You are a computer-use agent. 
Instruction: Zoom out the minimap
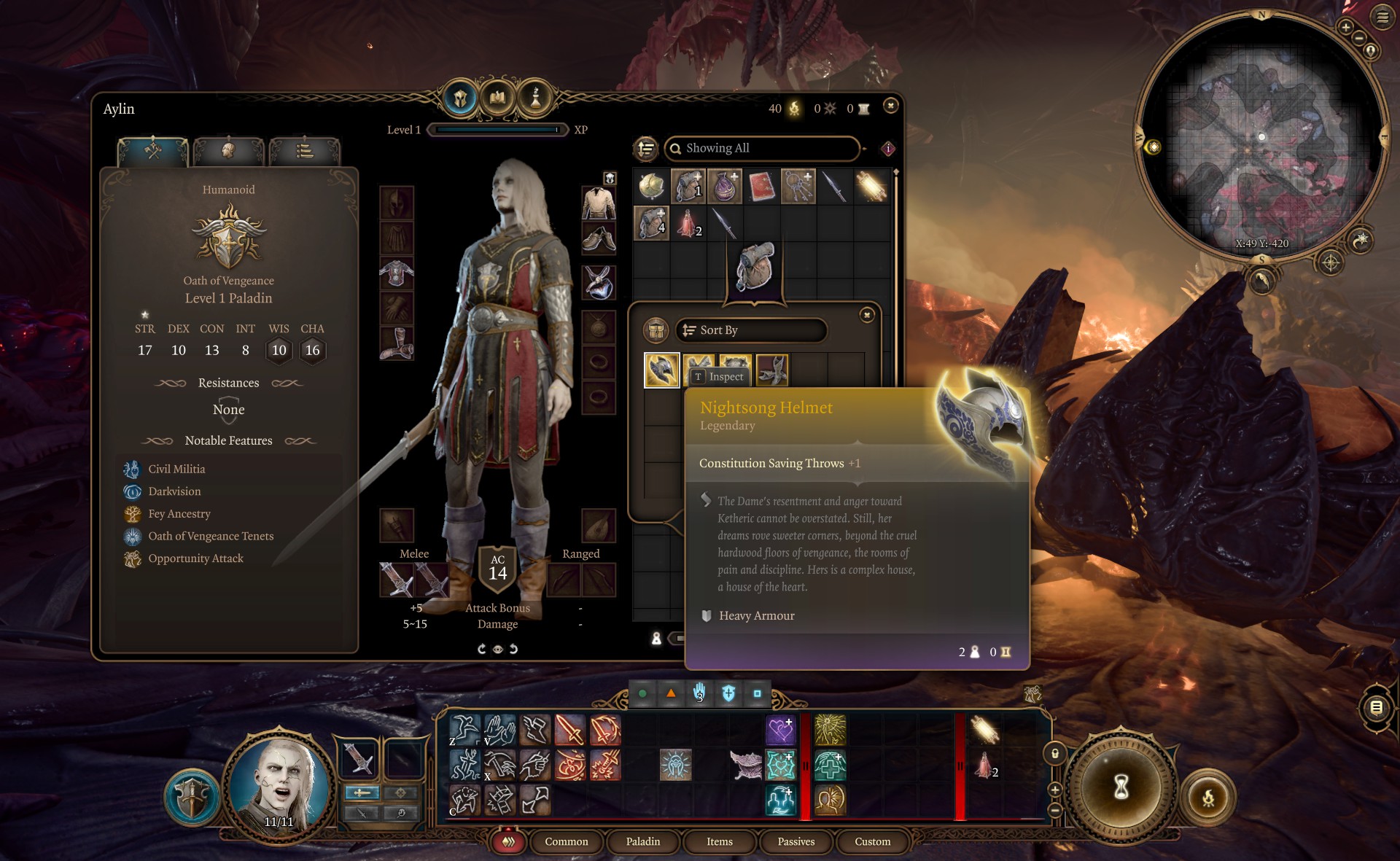1358,38
